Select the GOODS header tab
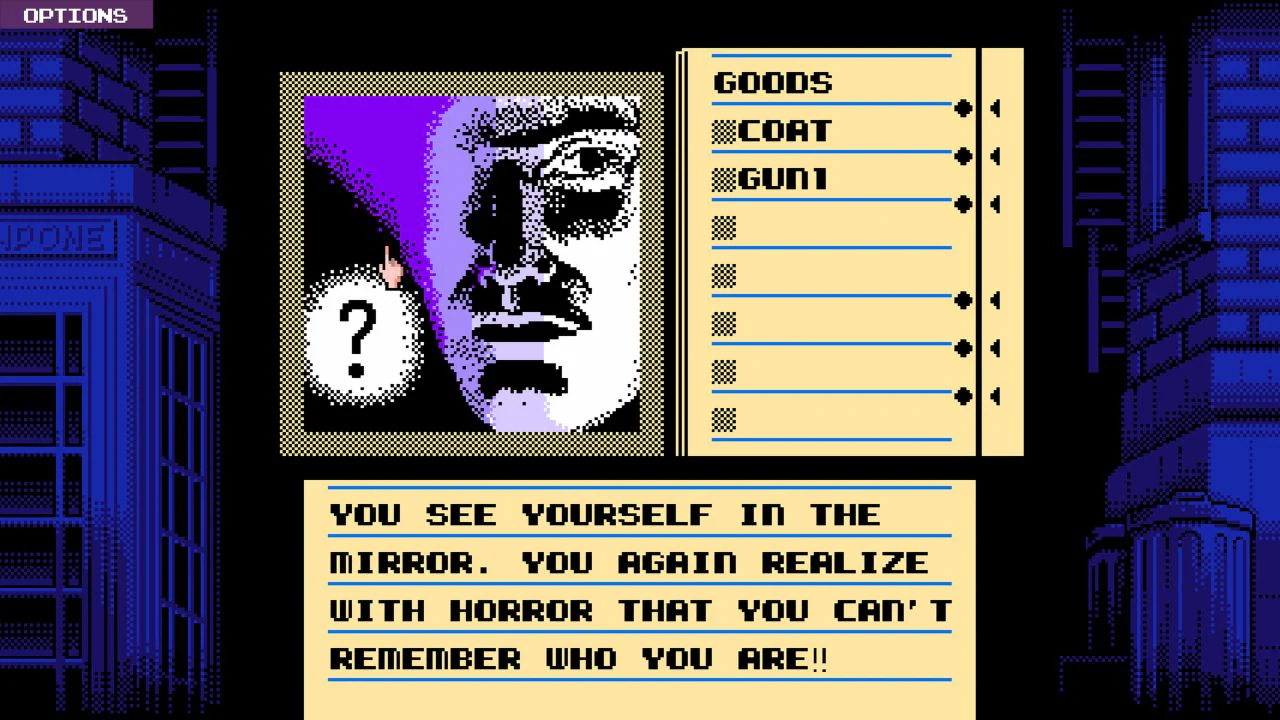 click(773, 82)
